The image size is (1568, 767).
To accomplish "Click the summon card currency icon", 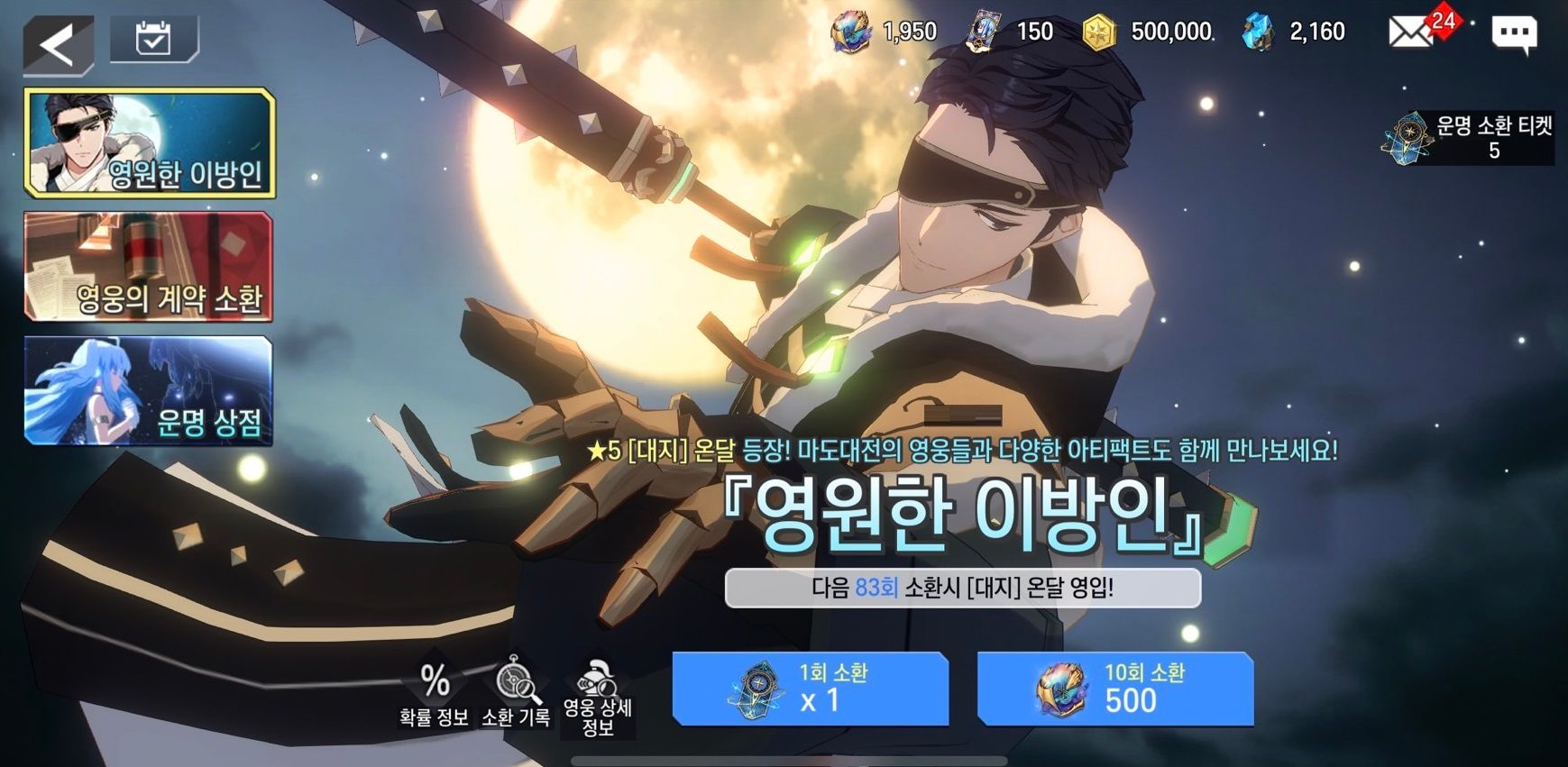I will pos(979,32).
